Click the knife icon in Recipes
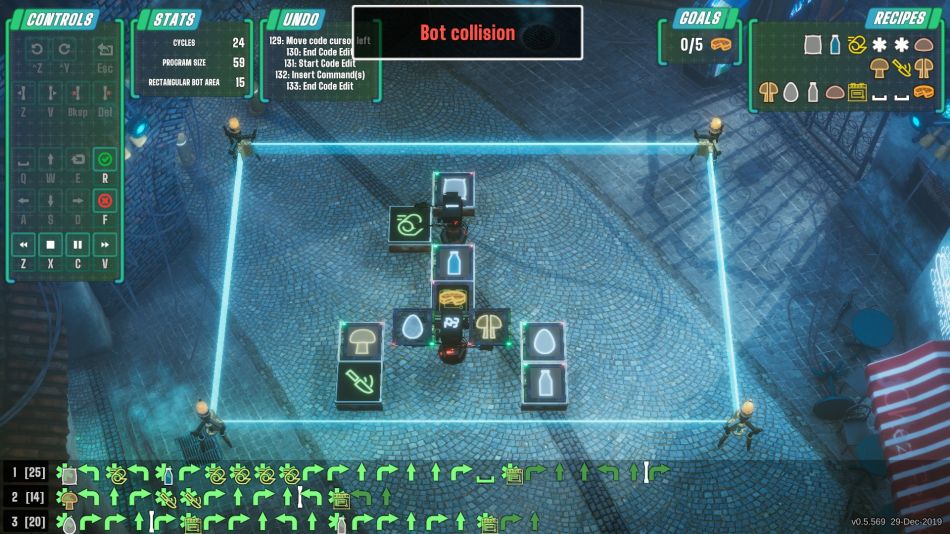 [x=902, y=69]
